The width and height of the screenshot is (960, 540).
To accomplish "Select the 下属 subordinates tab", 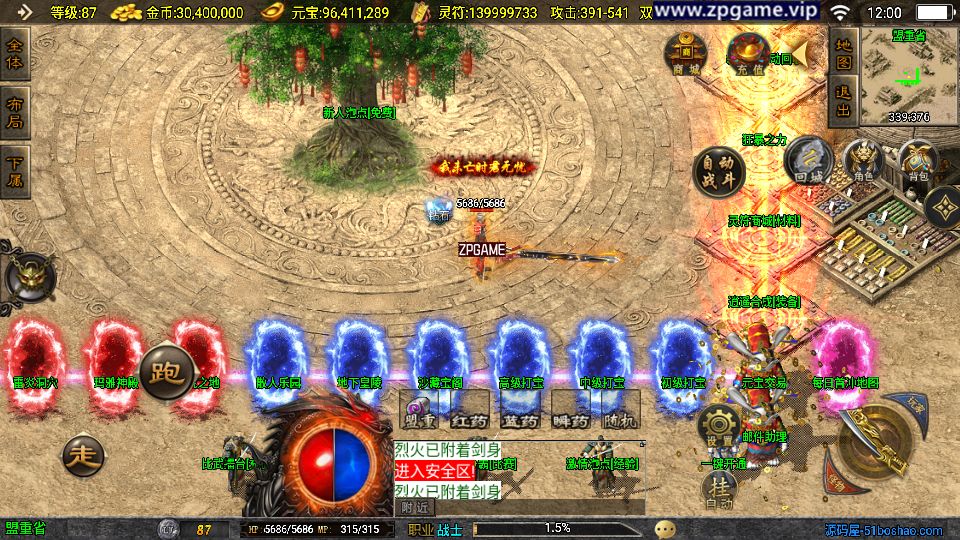I will point(16,171).
